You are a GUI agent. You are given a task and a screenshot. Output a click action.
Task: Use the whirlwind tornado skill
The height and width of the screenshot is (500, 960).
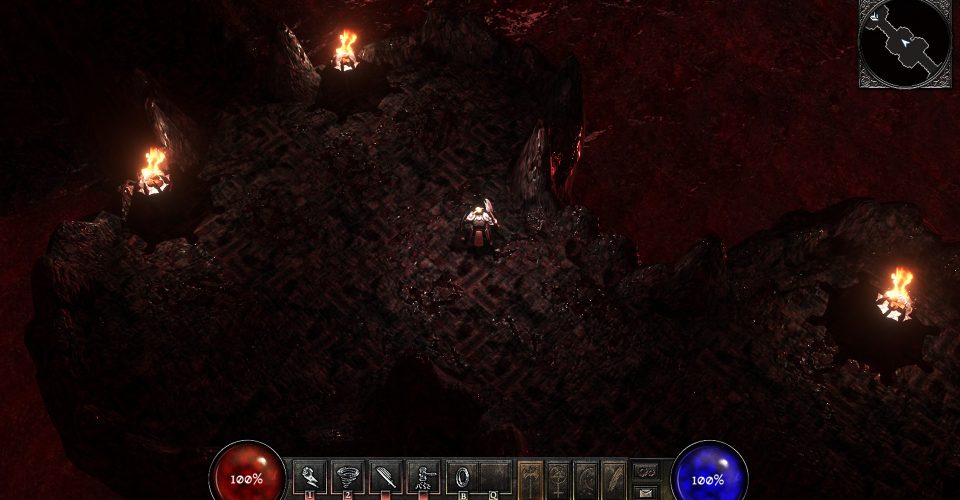tap(348, 474)
